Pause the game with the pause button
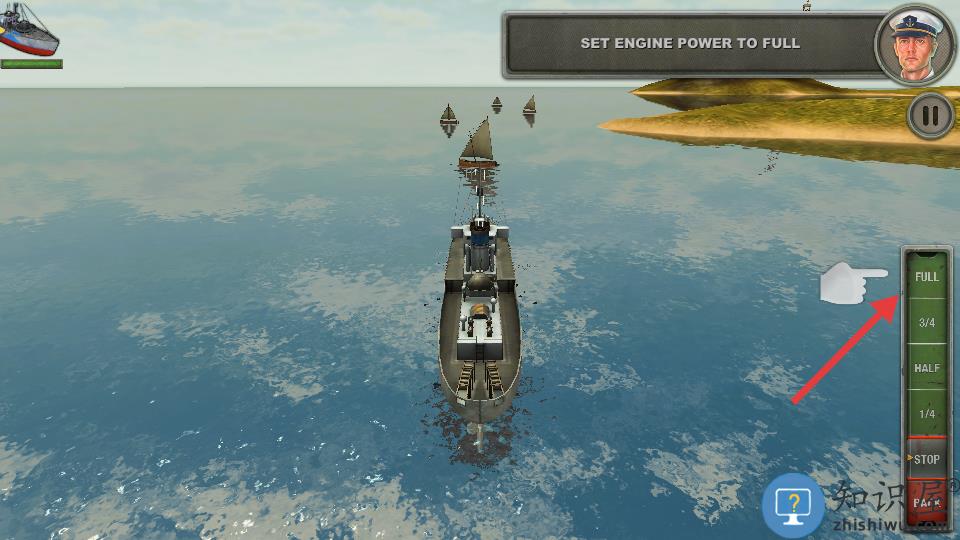This screenshot has height=540, width=960. click(x=930, y=116)
